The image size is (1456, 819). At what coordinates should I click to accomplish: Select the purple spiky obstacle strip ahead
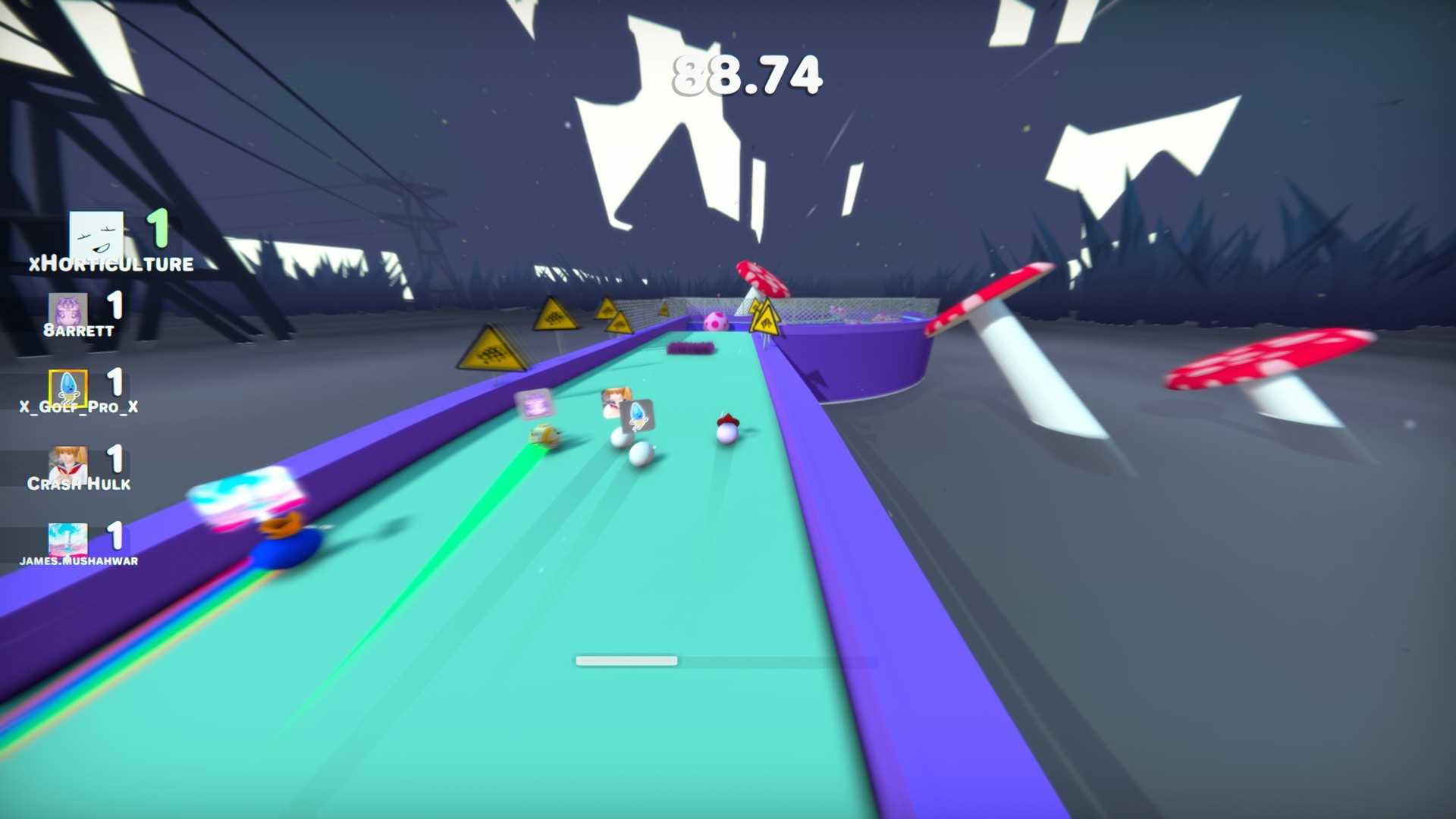click(x=690, y=347)
